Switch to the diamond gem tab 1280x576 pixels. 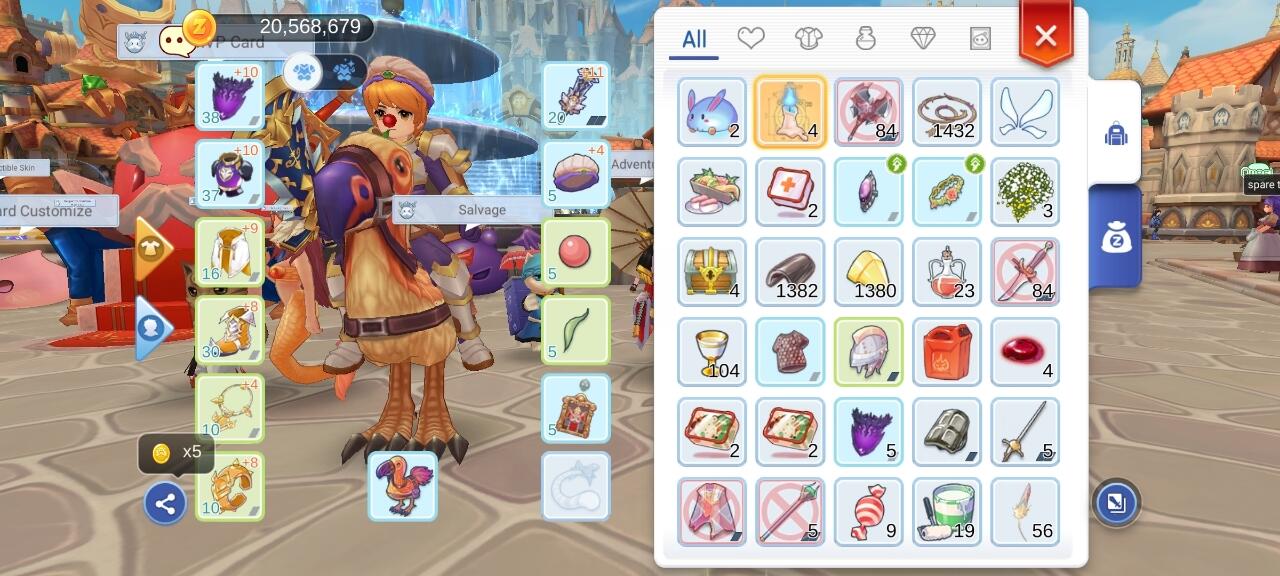(x=923, y=38)
